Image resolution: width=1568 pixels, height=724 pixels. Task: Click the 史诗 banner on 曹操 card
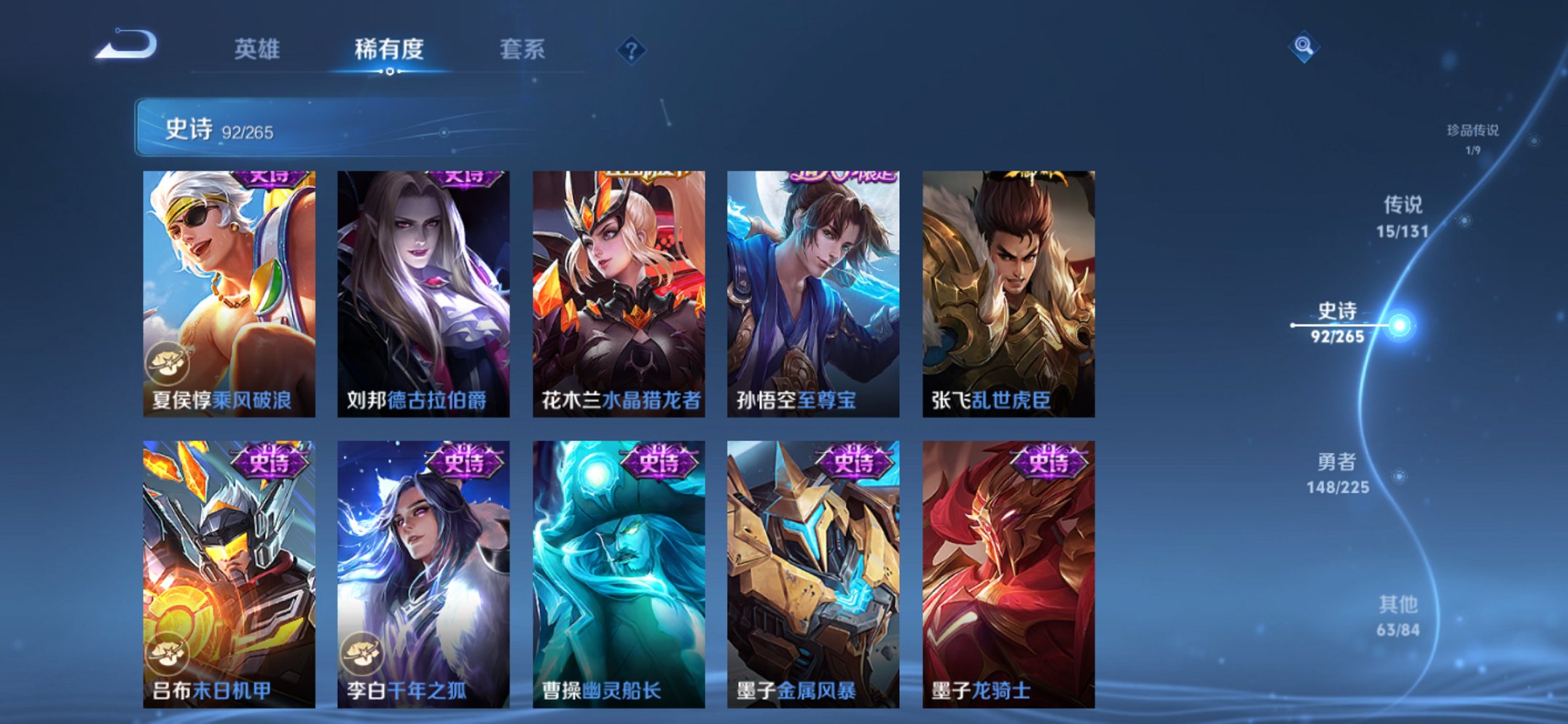[x=658, y=464]
